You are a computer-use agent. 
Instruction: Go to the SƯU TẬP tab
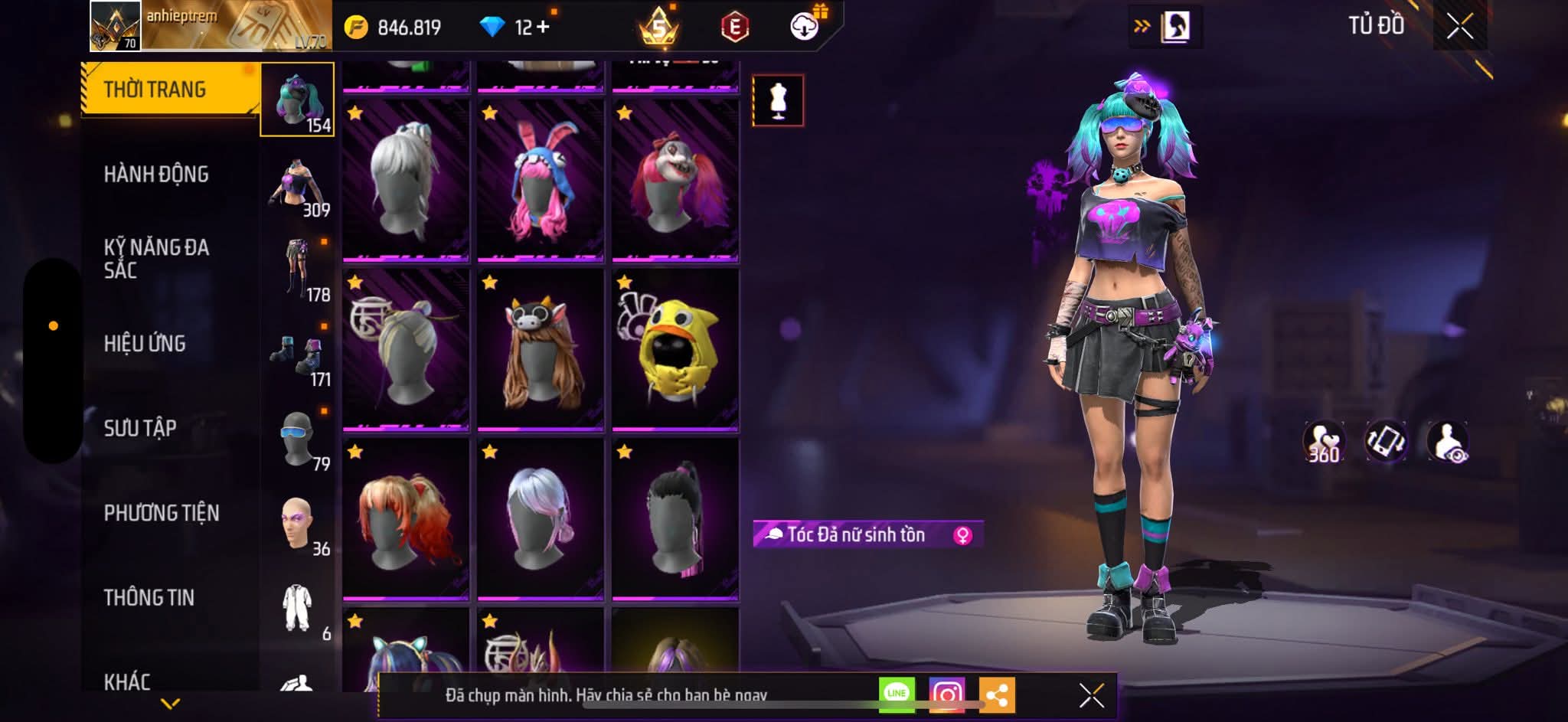coord(140,428)
